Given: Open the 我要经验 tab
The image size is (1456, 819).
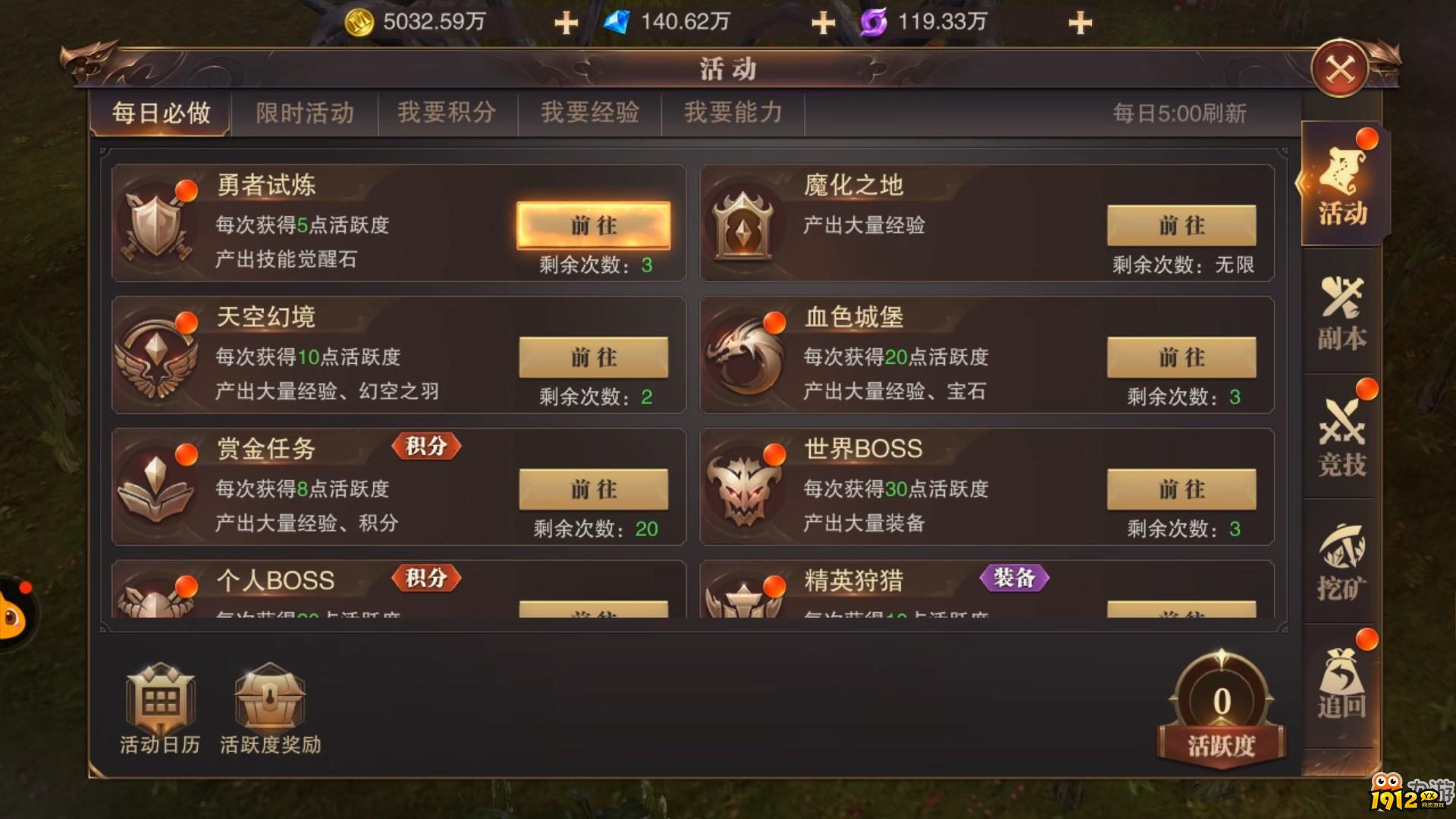Looking at the screenshot, I should point(589,112).
